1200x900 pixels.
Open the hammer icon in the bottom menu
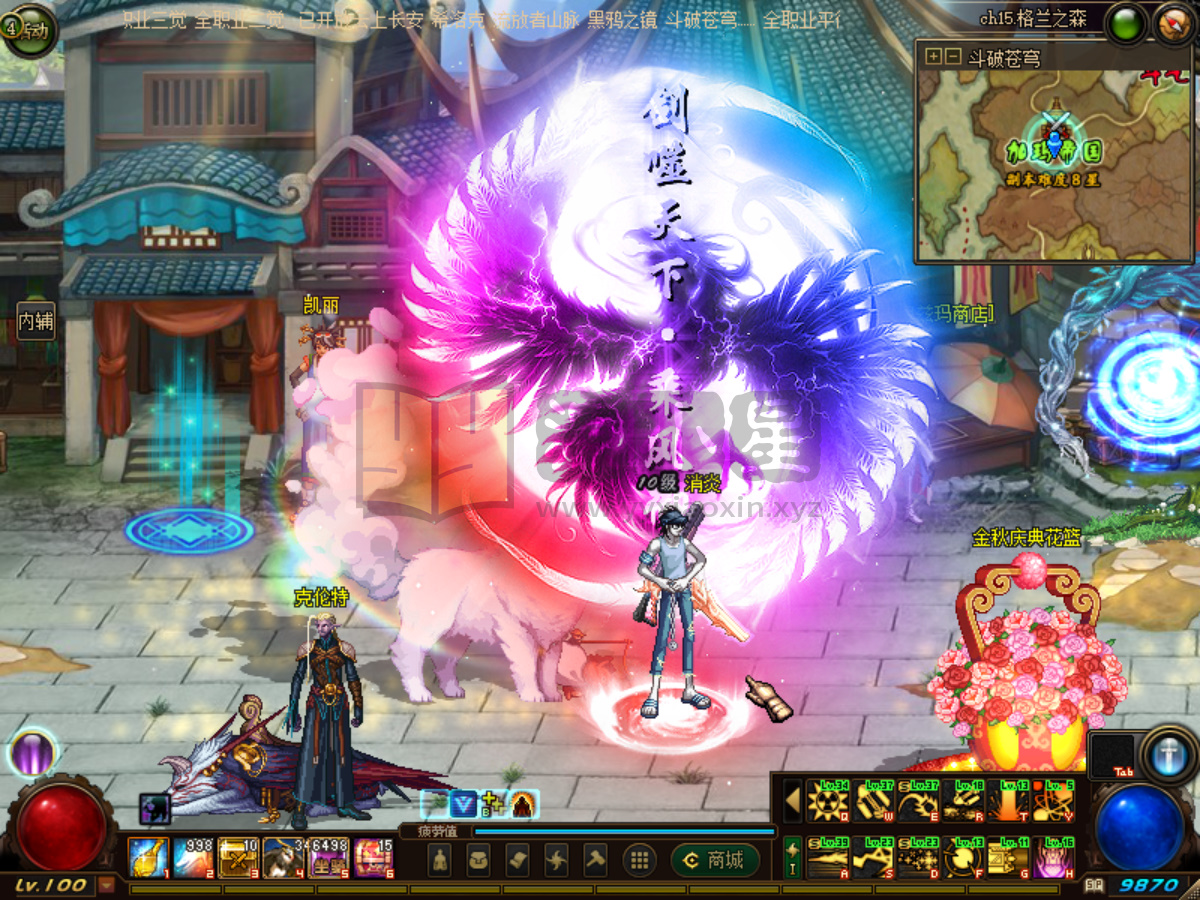click(595, 859)
